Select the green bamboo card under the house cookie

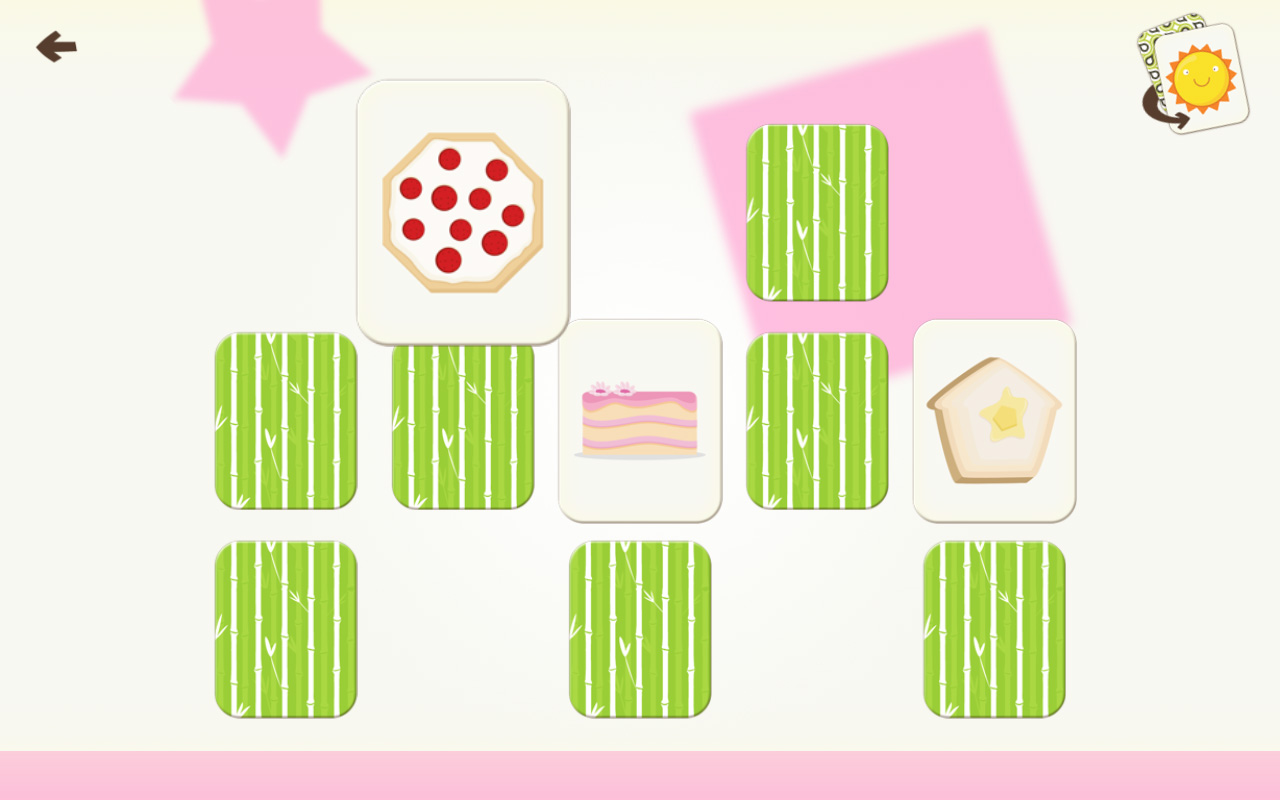click(x=995, y=627)
